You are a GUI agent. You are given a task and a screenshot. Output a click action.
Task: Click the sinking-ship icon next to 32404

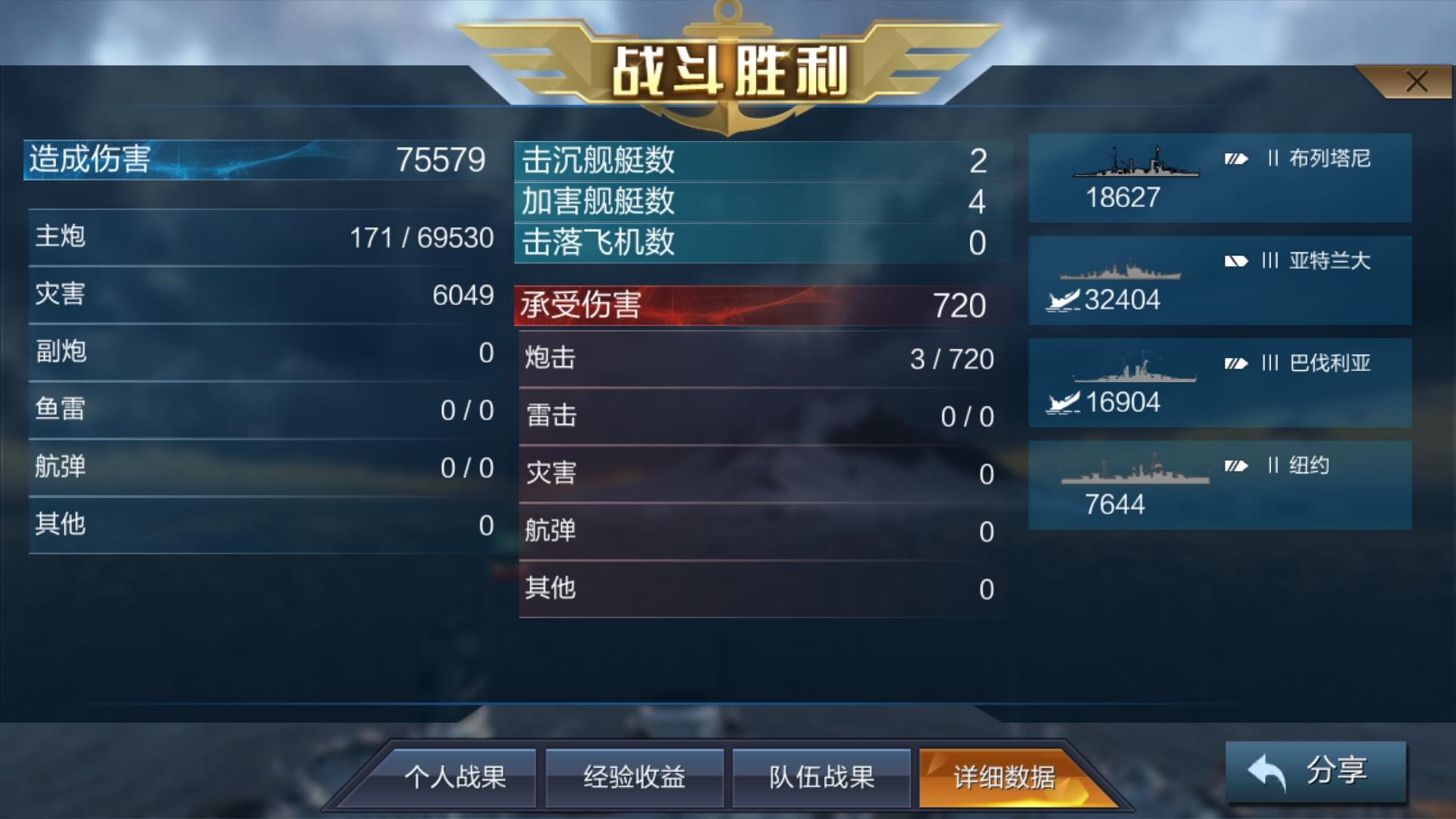(1062, 300)
